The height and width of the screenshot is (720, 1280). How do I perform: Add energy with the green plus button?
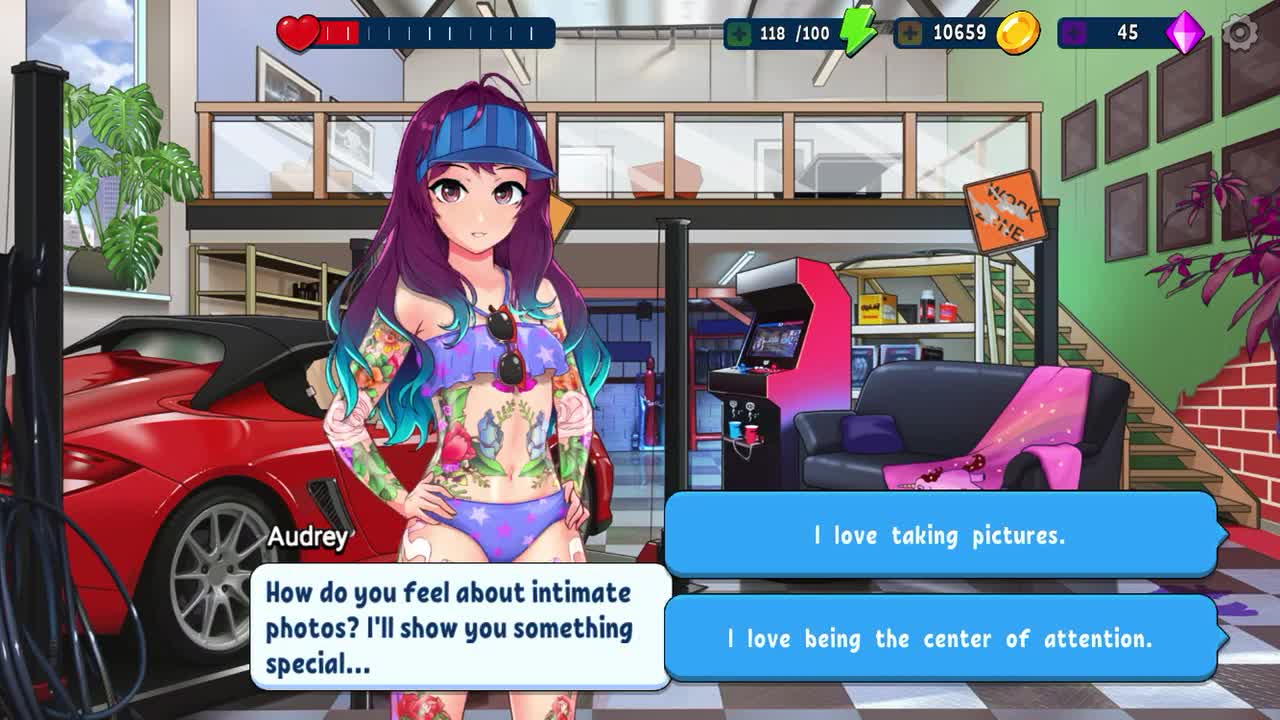741,33
